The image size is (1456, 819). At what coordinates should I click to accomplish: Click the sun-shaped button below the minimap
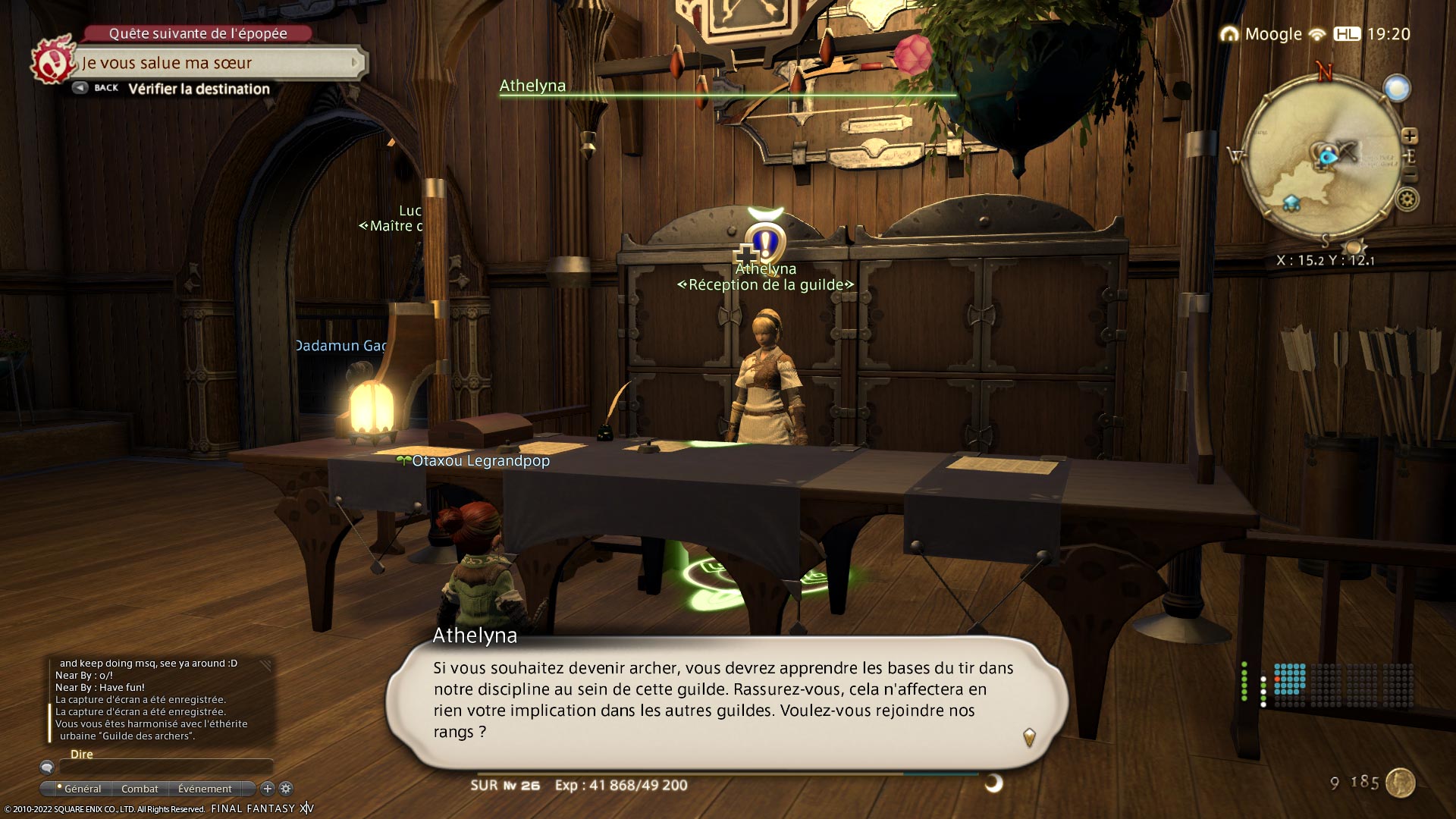pyautogui.click(x=1353, y=247)
